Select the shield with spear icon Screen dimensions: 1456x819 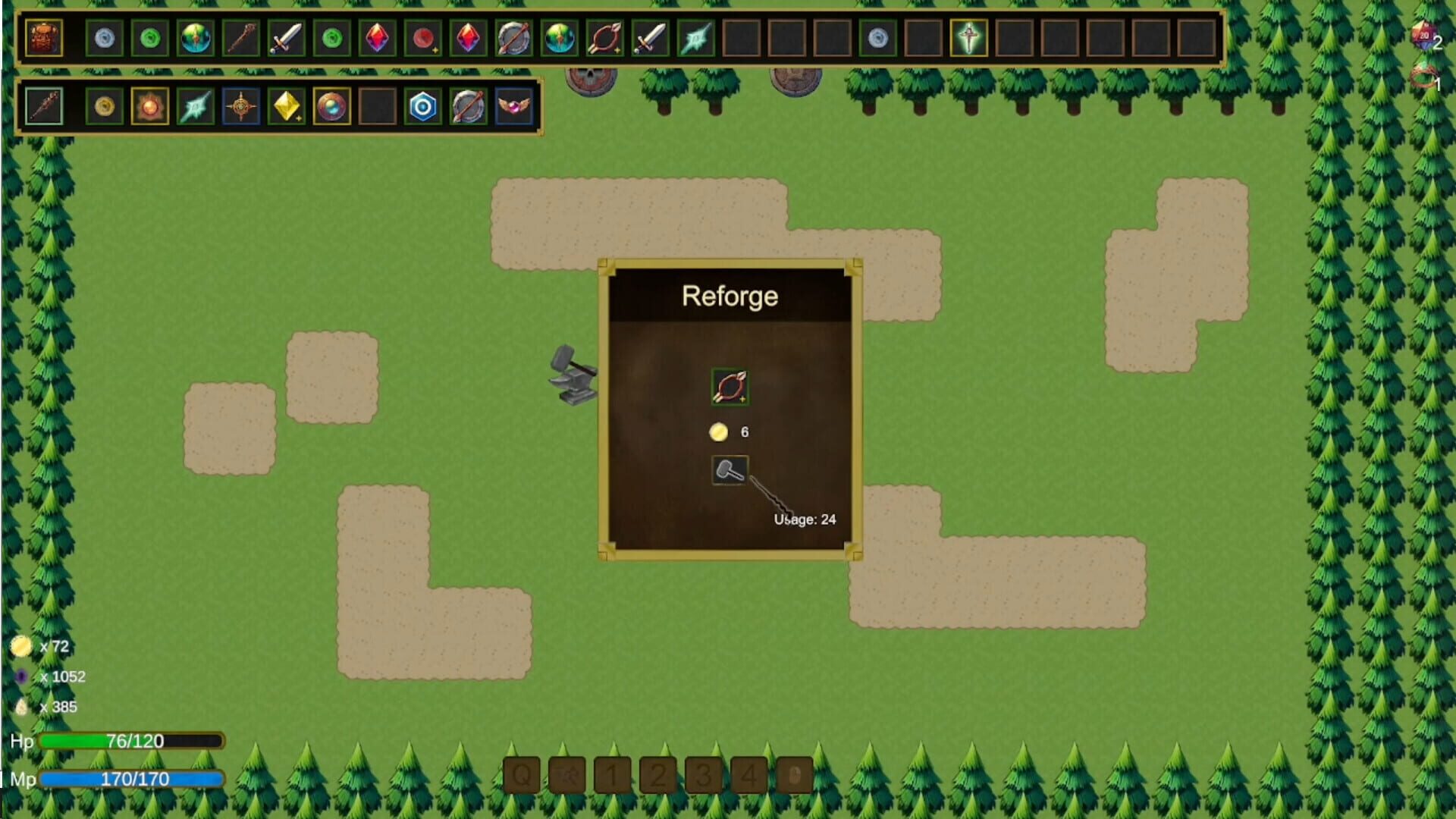click(x=469, y=106)
